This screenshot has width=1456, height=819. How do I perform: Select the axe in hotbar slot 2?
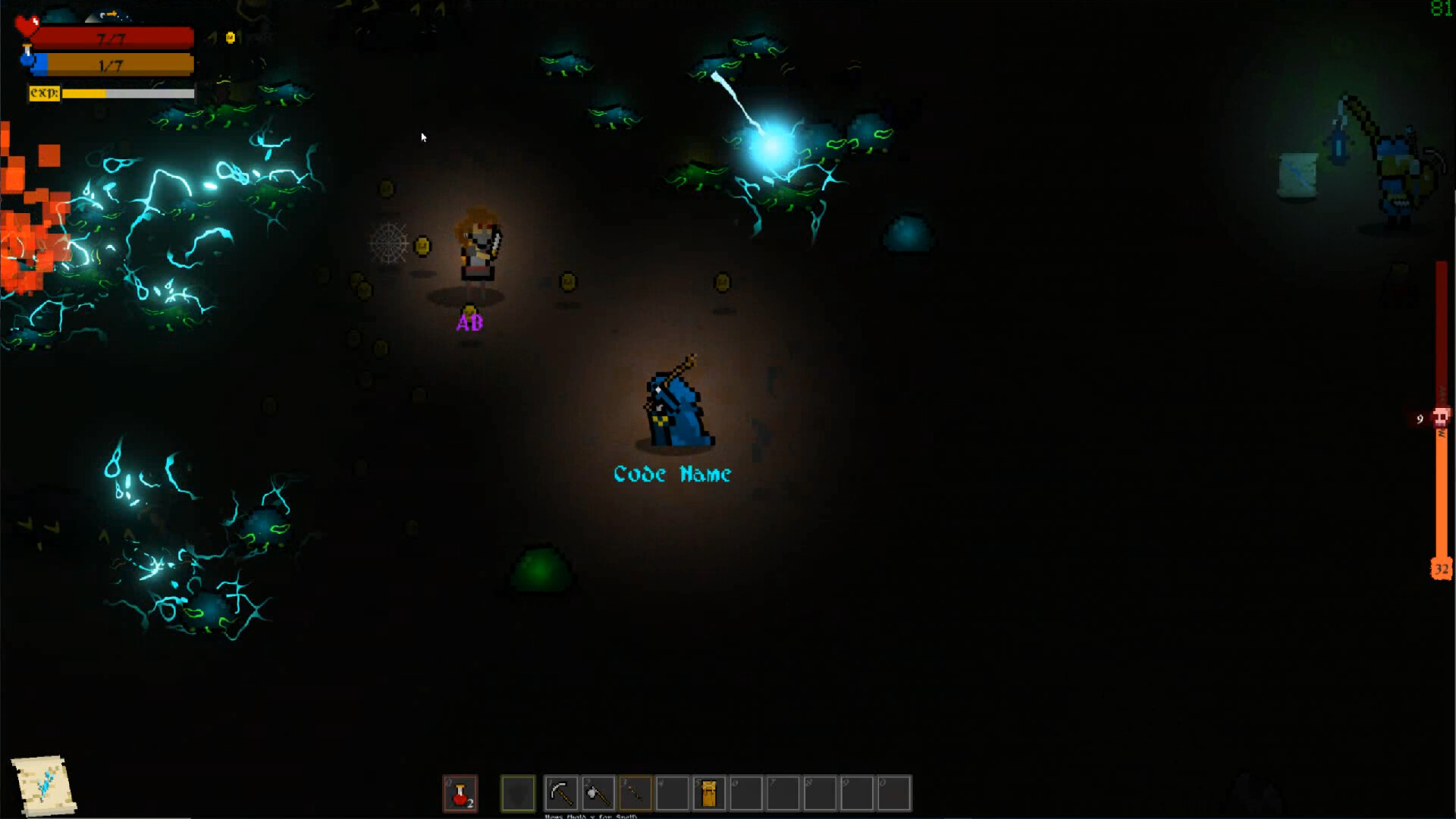point(598,793)
